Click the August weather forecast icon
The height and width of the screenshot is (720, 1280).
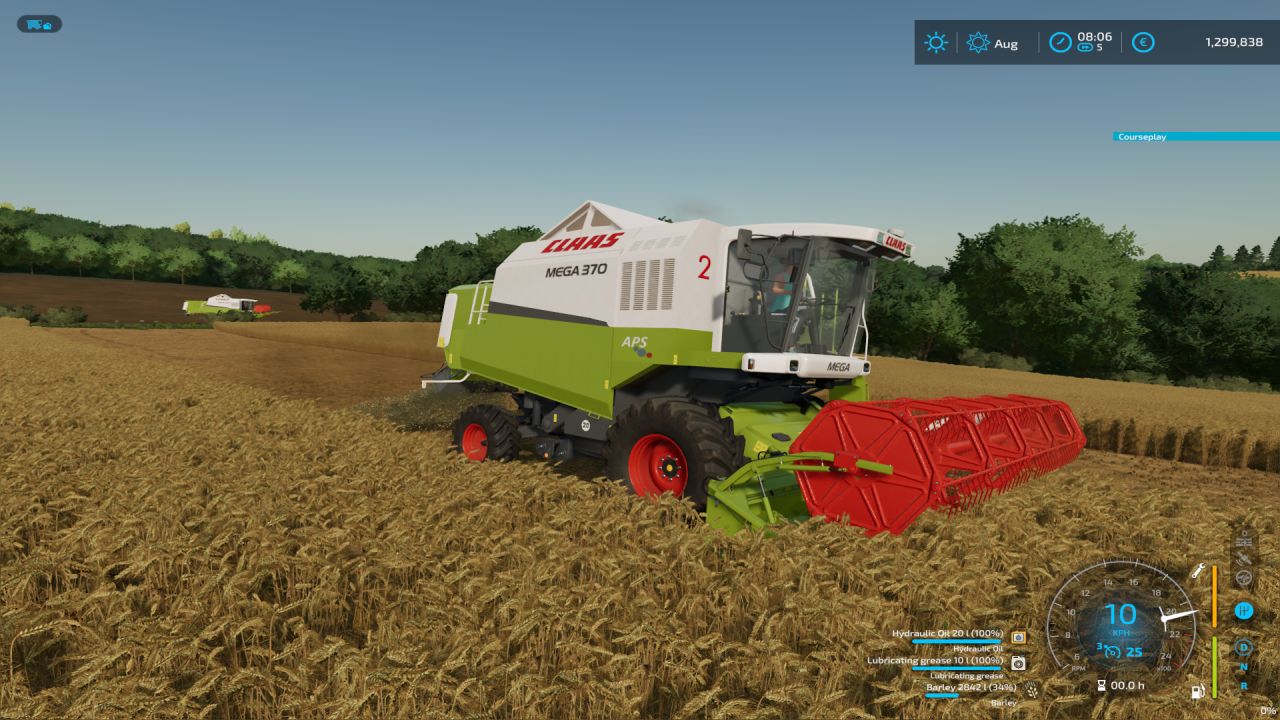click(978, 44)
